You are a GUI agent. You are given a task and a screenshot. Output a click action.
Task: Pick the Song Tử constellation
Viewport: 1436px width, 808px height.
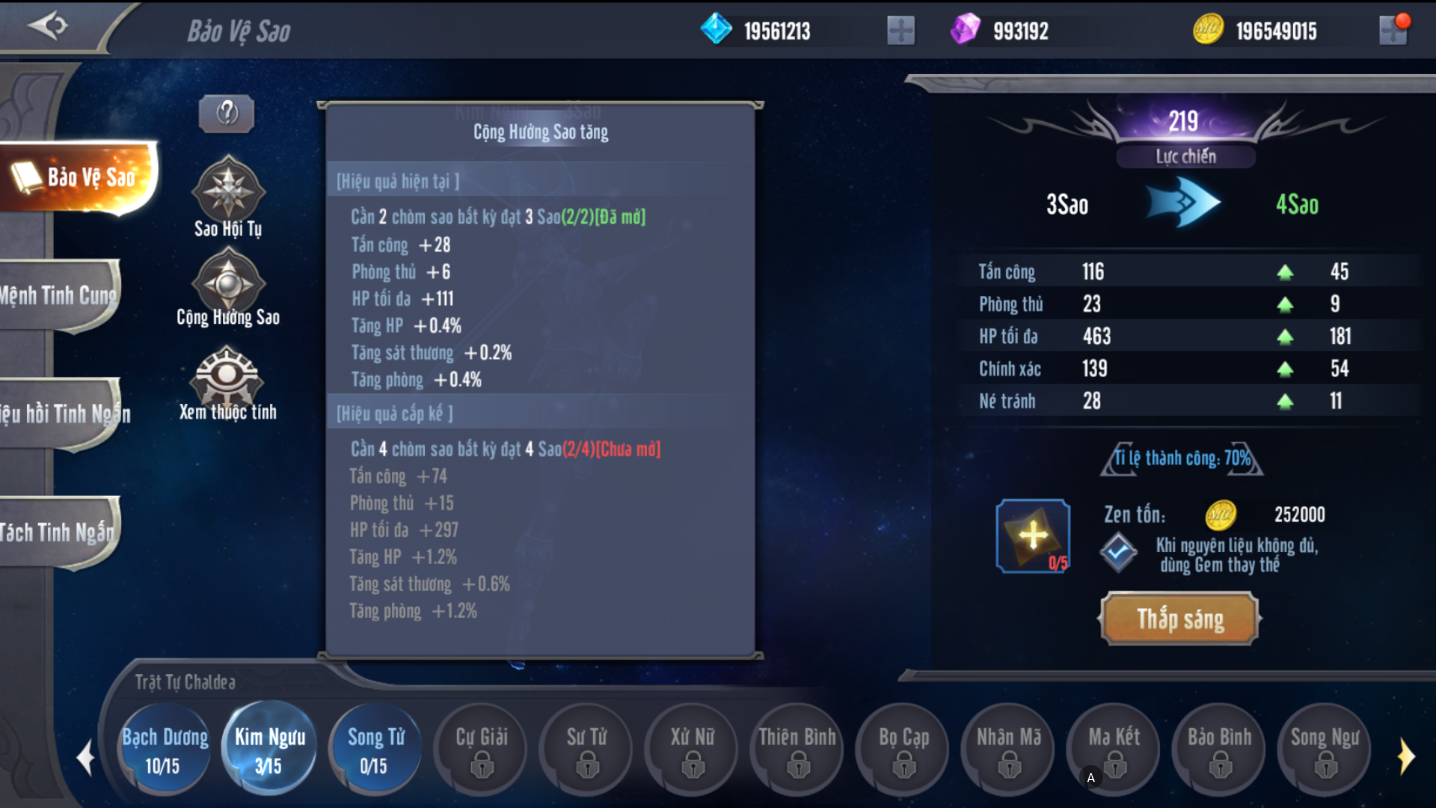tap(375, 749)
